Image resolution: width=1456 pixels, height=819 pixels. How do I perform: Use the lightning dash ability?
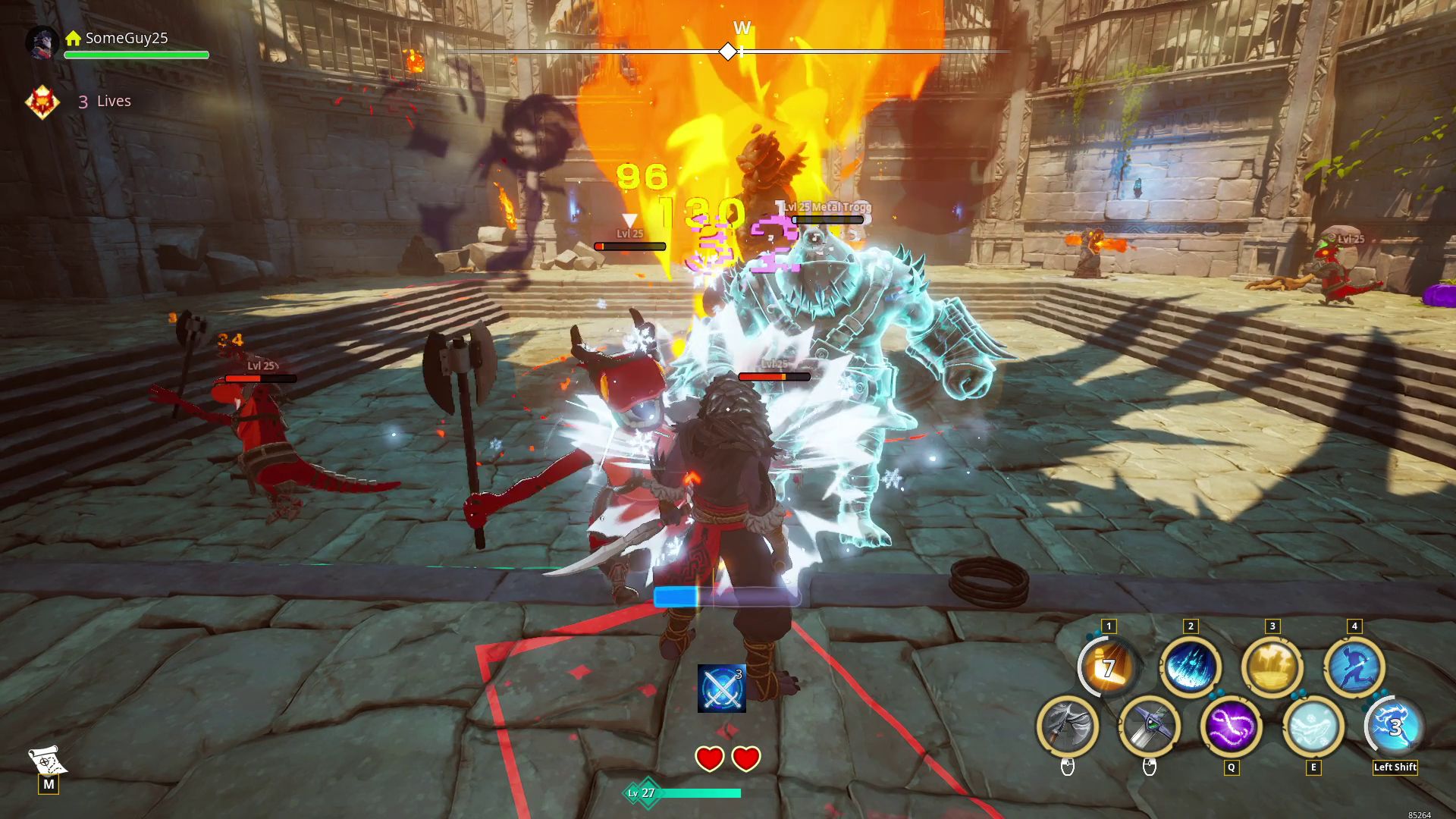[x=1395, y=726]
